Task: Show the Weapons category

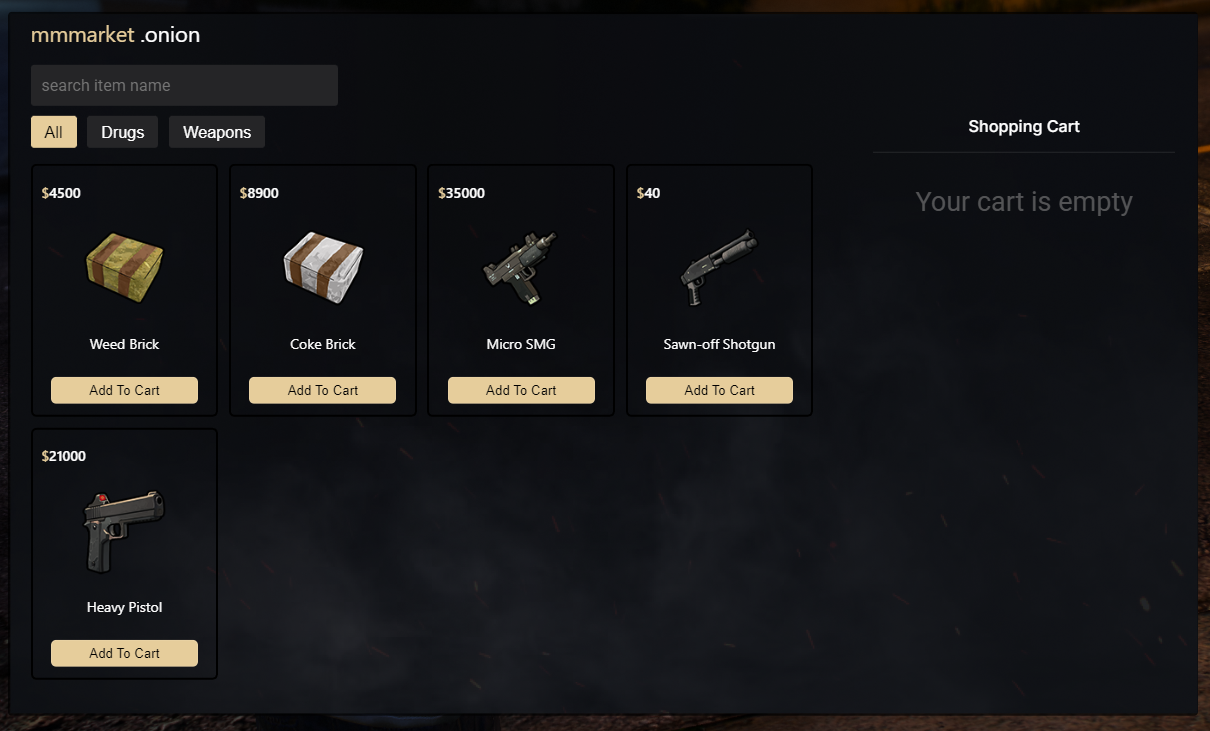Action: pyautogui.click(x=216, y=132)
